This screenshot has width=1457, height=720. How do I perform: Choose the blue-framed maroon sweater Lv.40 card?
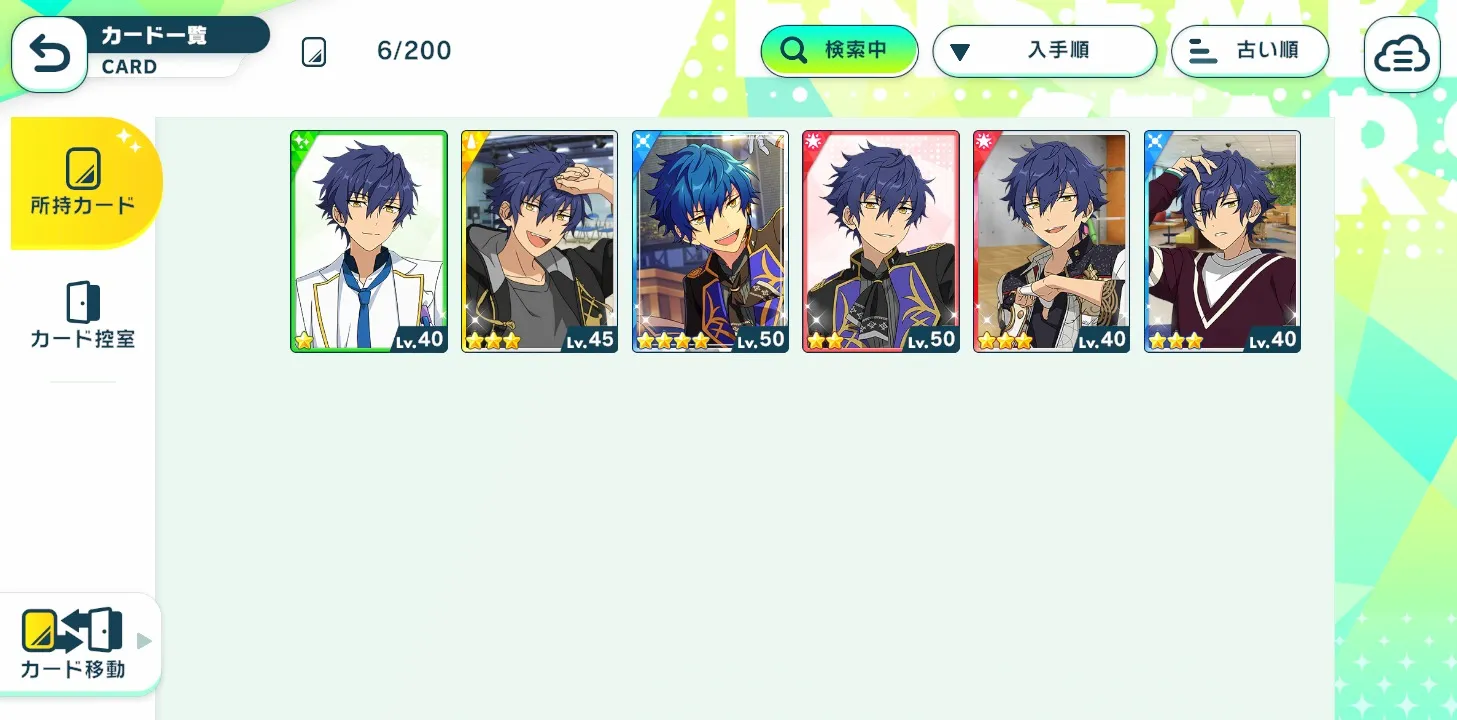1222,241
